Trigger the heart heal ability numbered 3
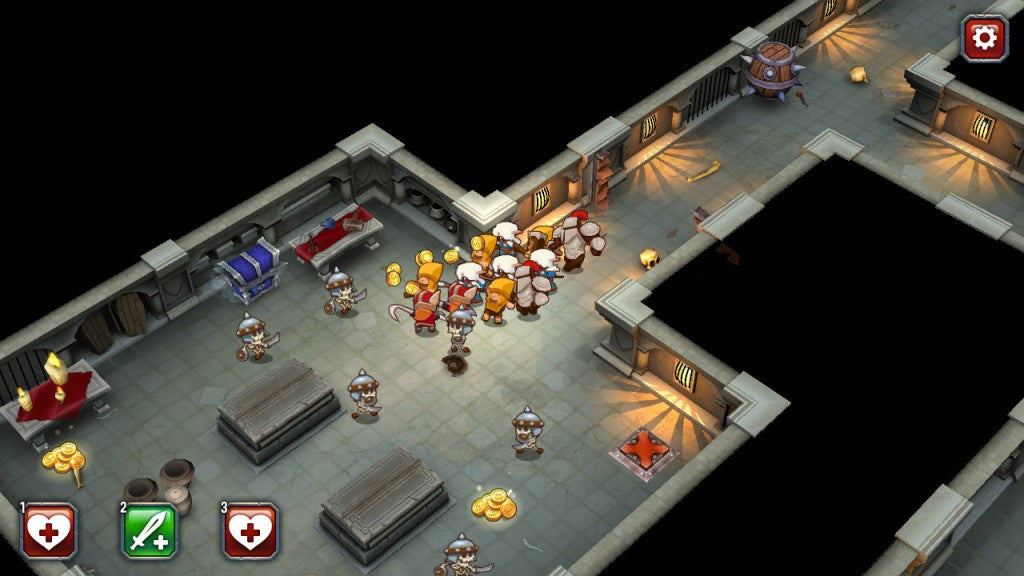The image size is (1024, 576). click(x=250, y=530)
